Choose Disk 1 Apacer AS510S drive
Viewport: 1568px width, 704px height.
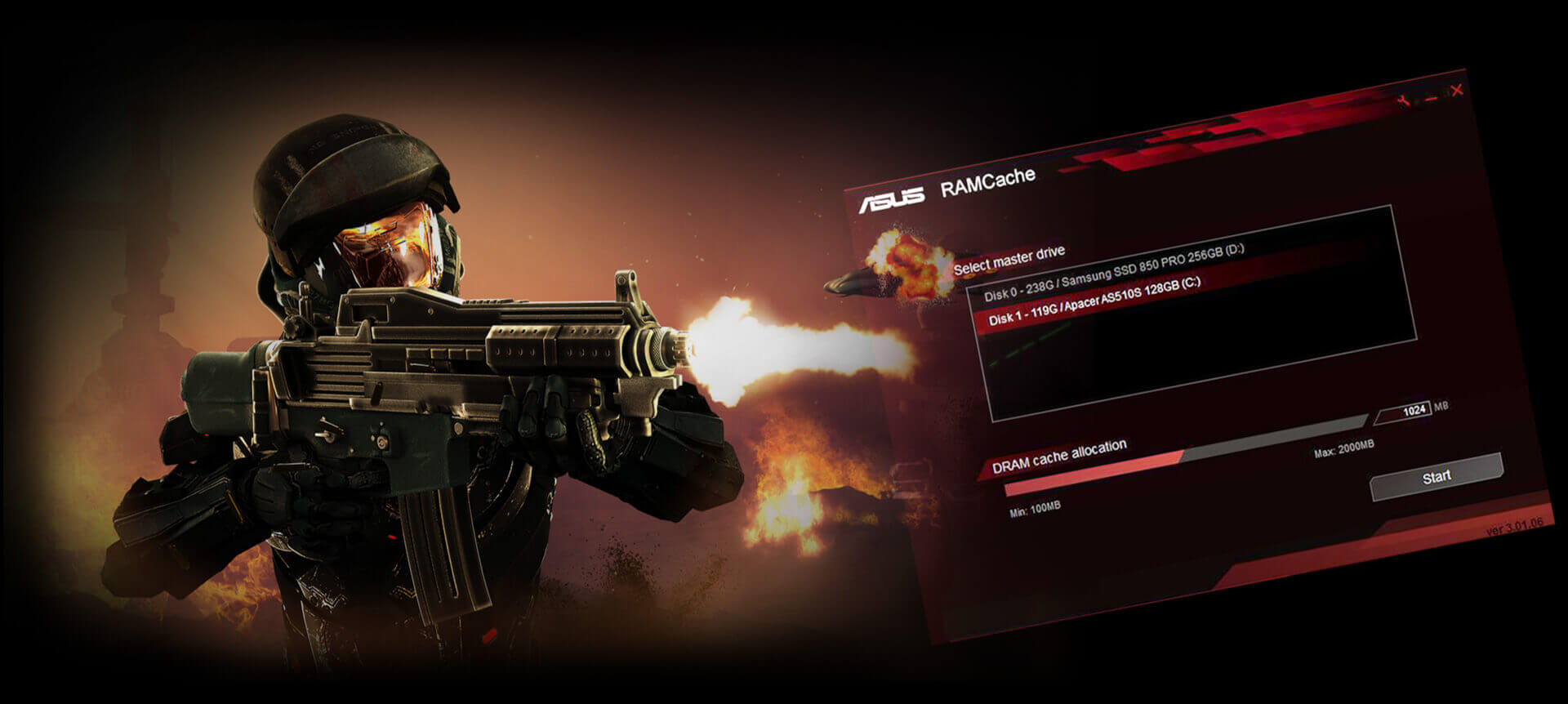click(1094, 301)
